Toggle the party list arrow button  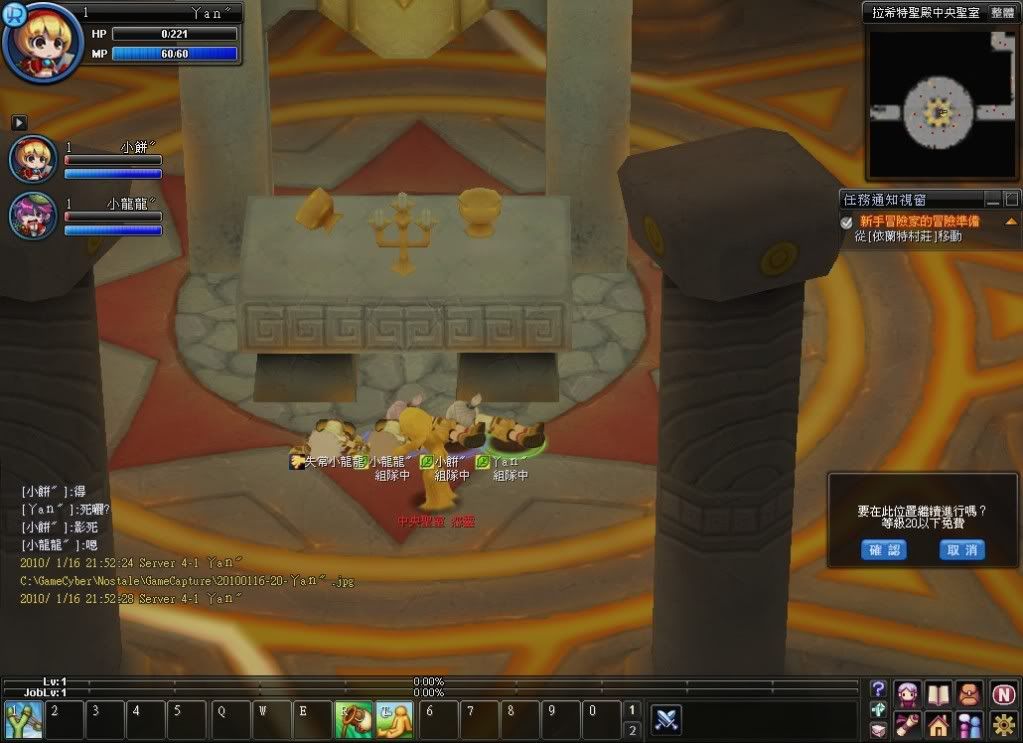(19, 122)
